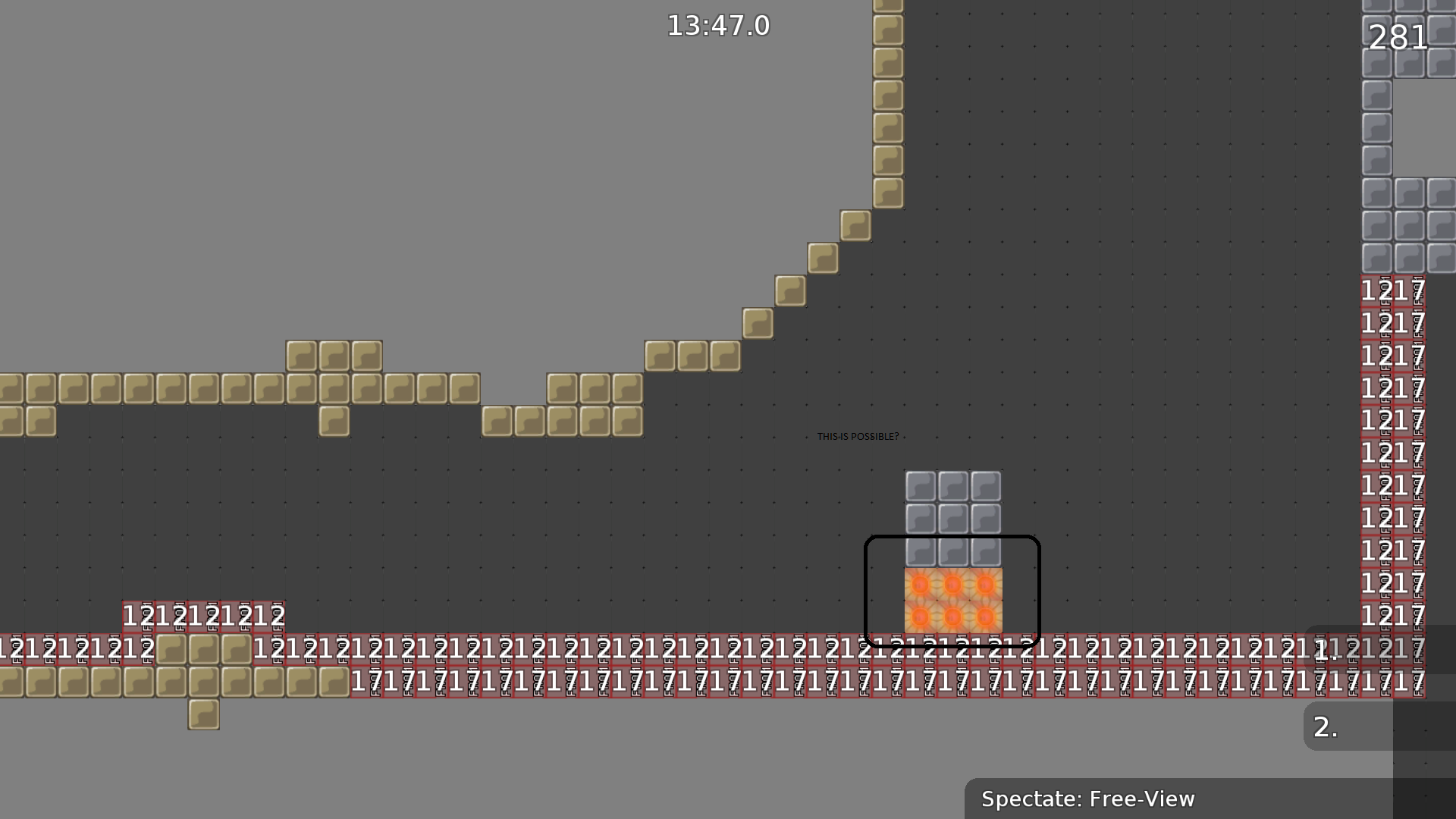The image size is (1456, 819).
Task: Click the raised 1212 freeze tile group
Action: point(205,616)
